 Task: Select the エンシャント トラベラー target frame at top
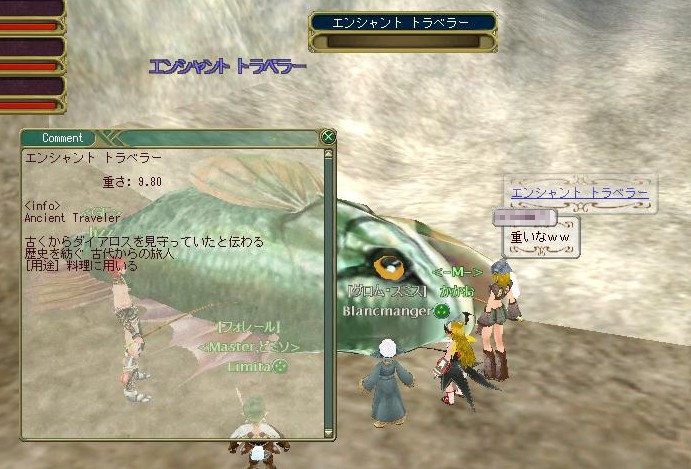pos(403,22)
